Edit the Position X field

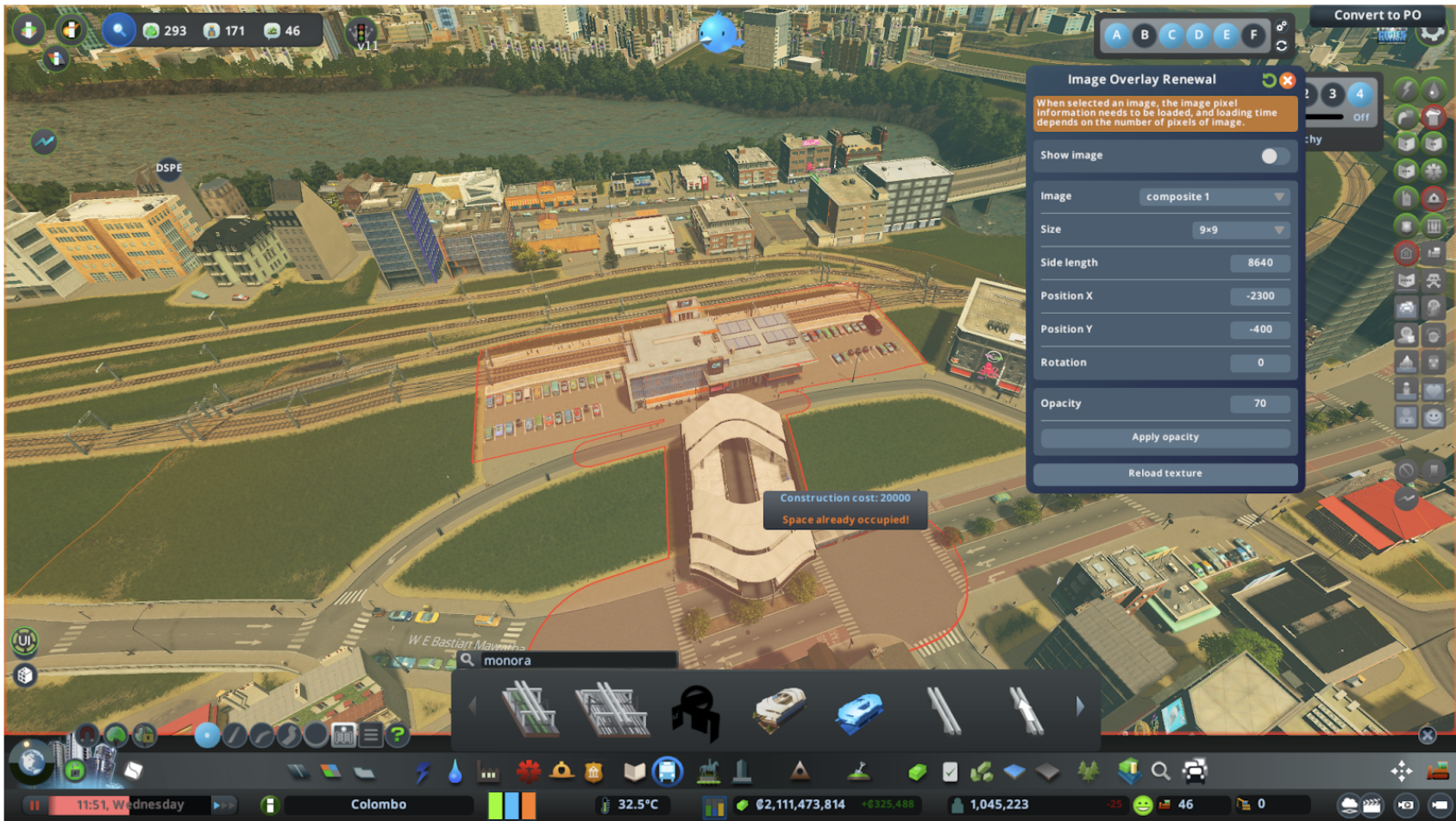point(1259,297)
